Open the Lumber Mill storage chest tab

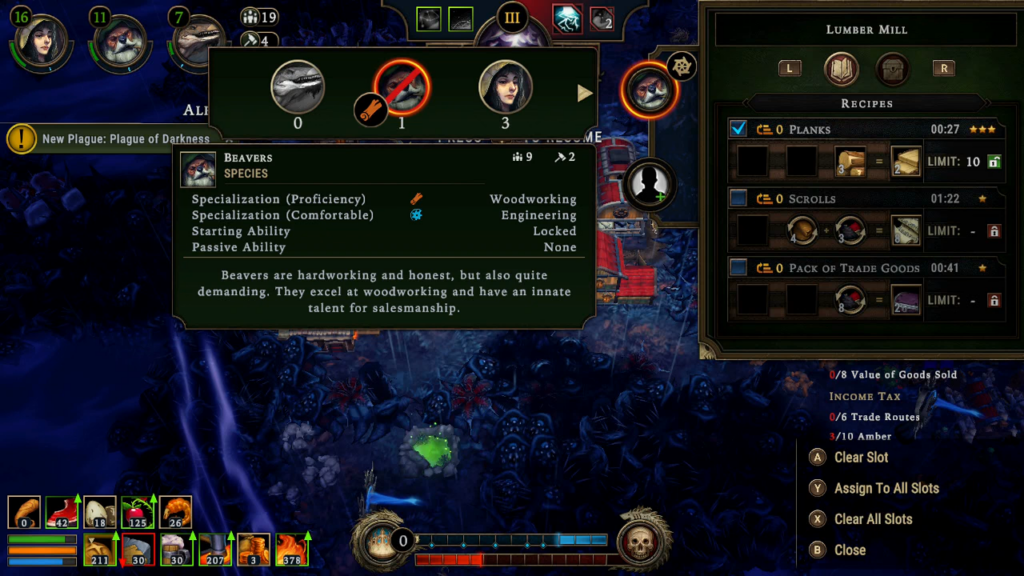pyautogui.click(x=892, y=69)
